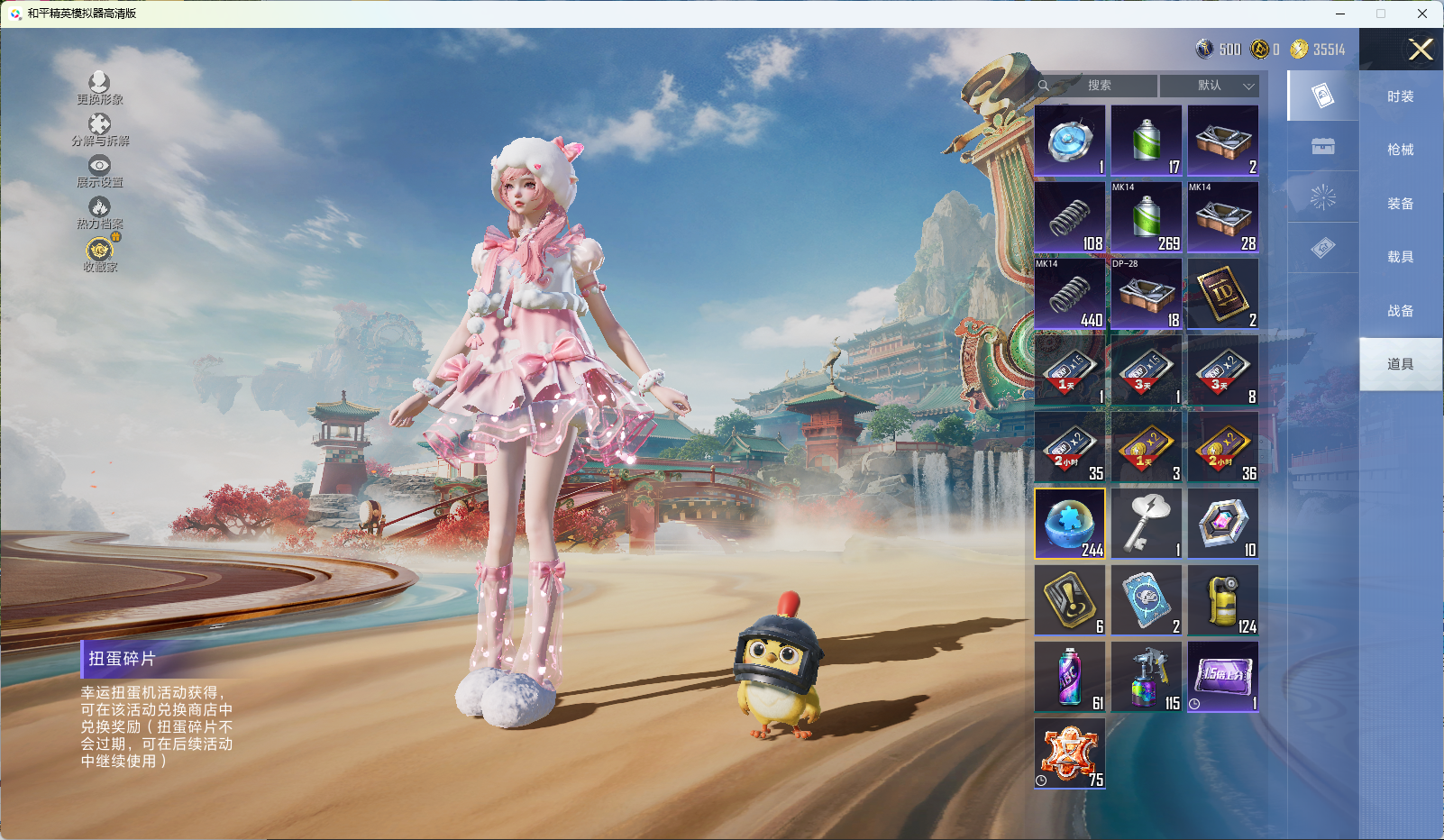Image resolution: width=1444 pixels, height=840 pixels.
Task: Select the silver key item slot
Action: (1147, 524)
